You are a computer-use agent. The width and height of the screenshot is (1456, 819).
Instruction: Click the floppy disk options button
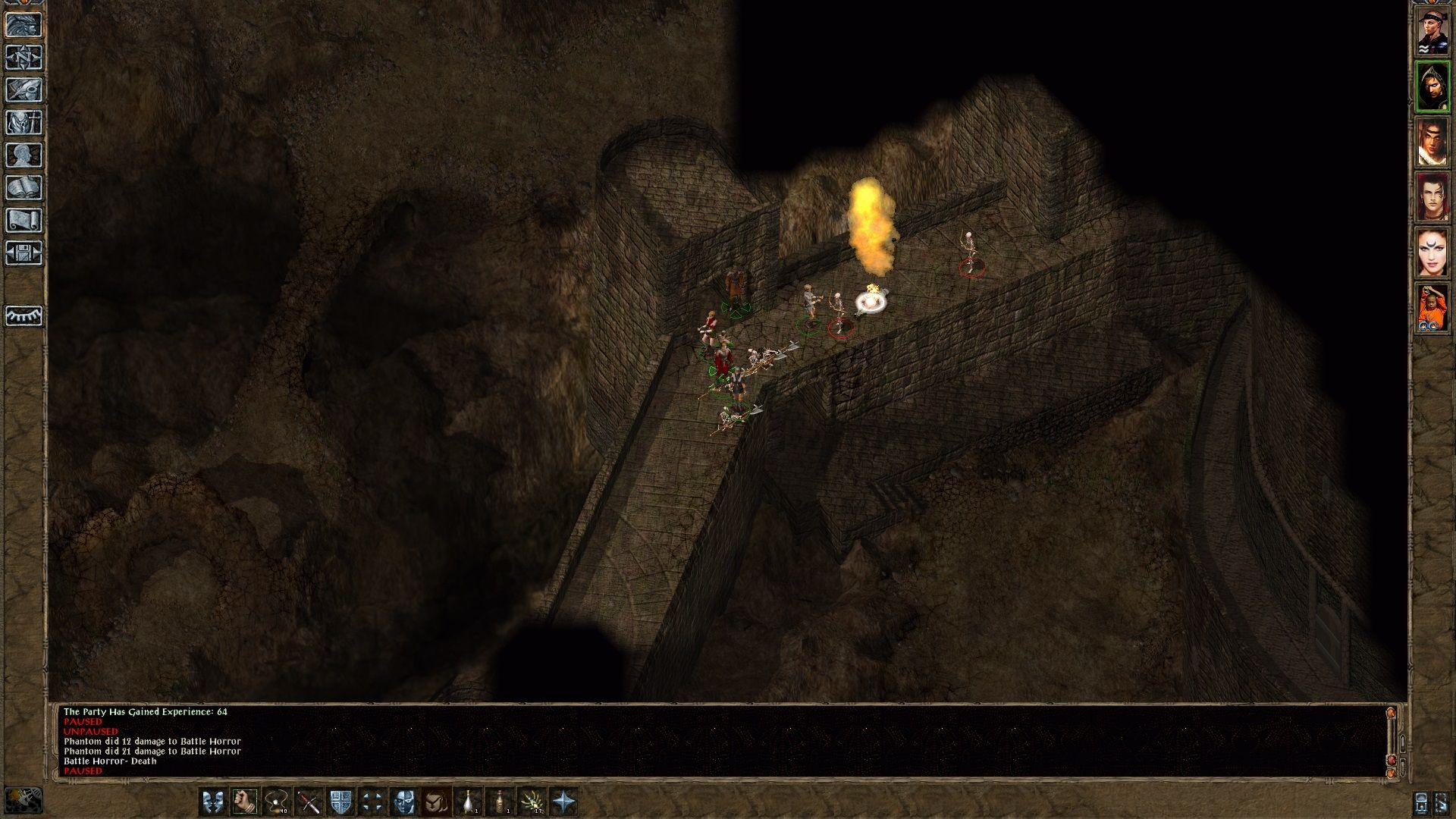(x=24, y=253)
